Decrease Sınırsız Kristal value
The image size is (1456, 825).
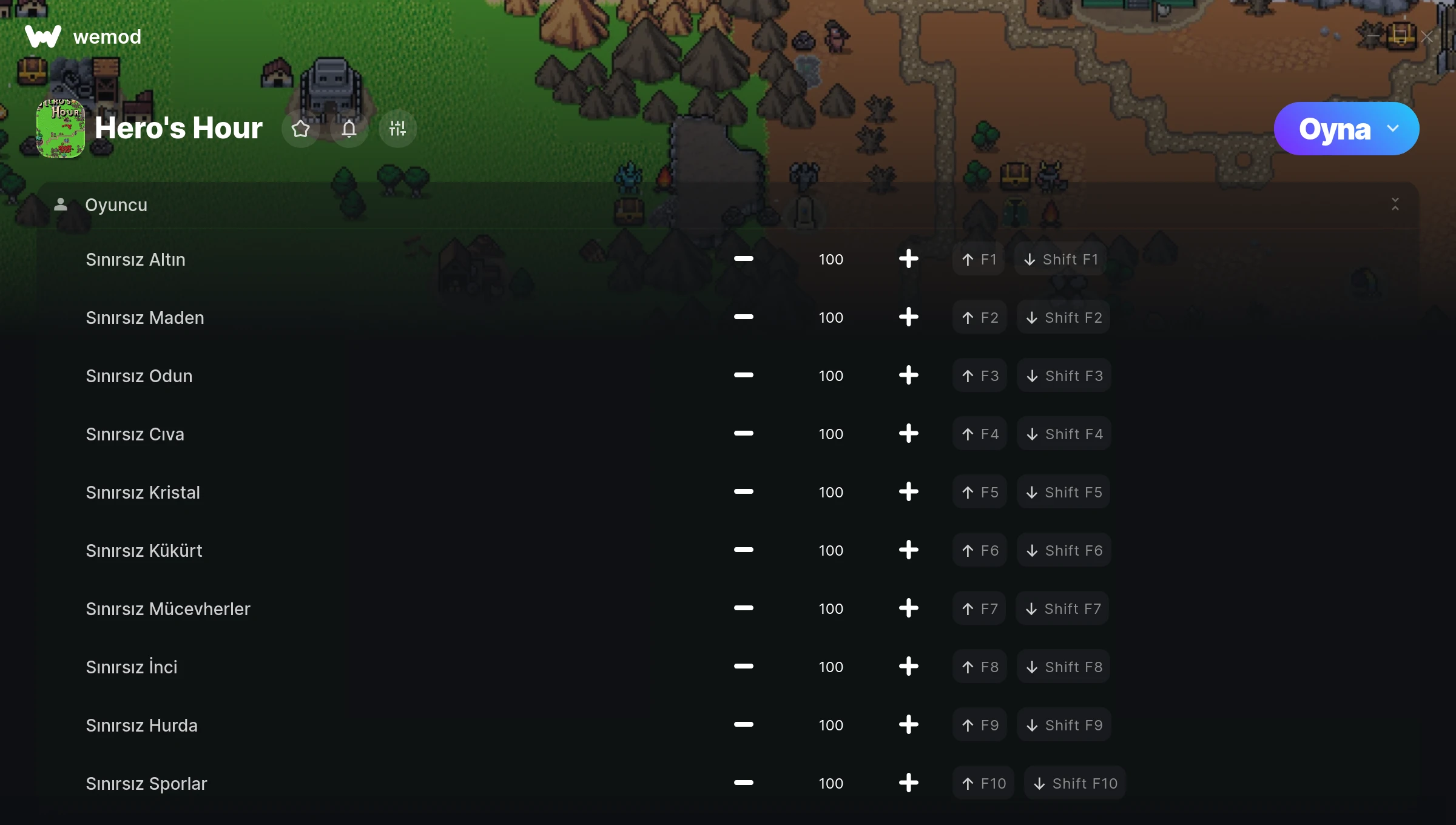click(x=743, y=492)
